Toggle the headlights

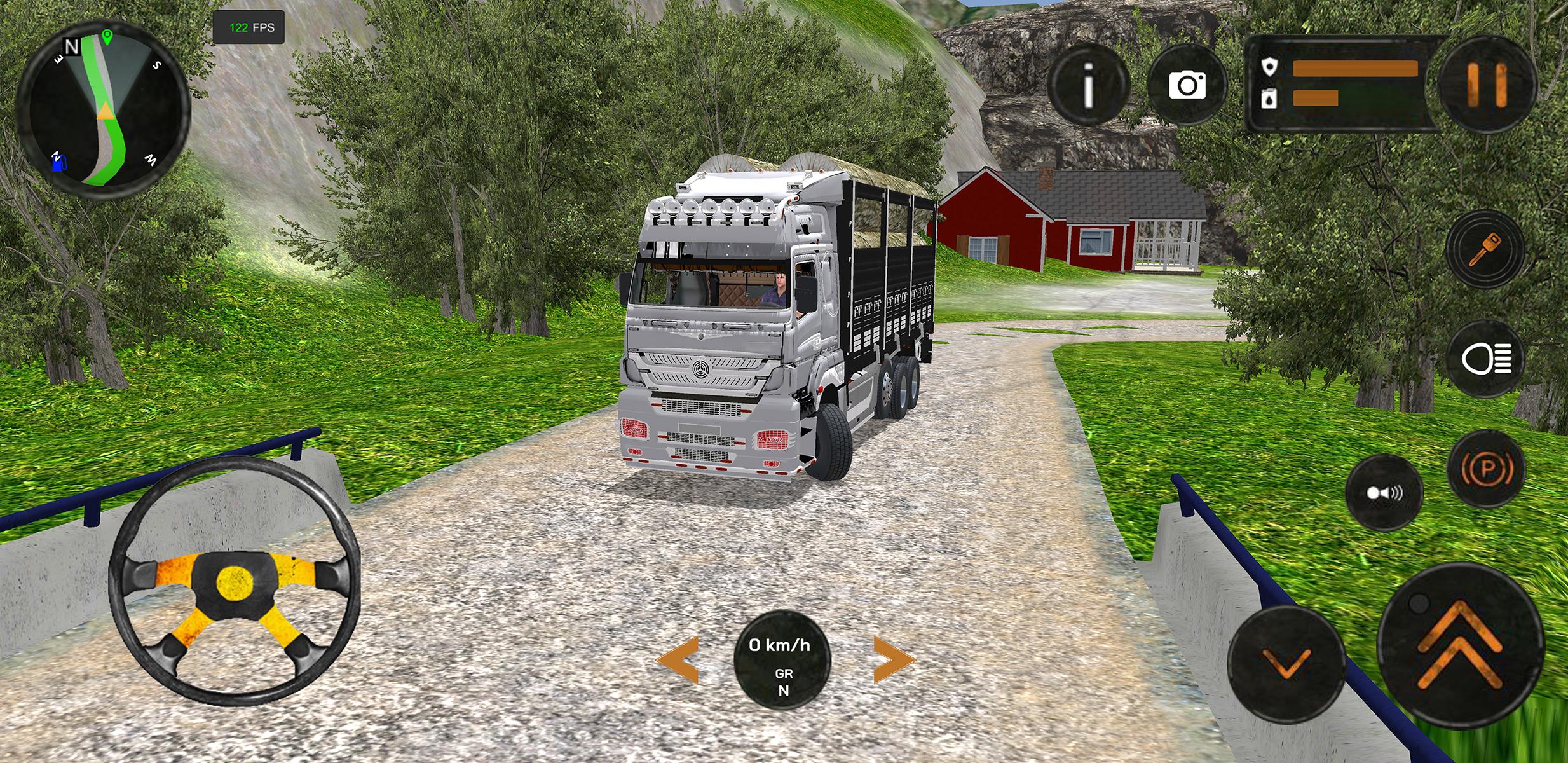[x=1485, y=360]
